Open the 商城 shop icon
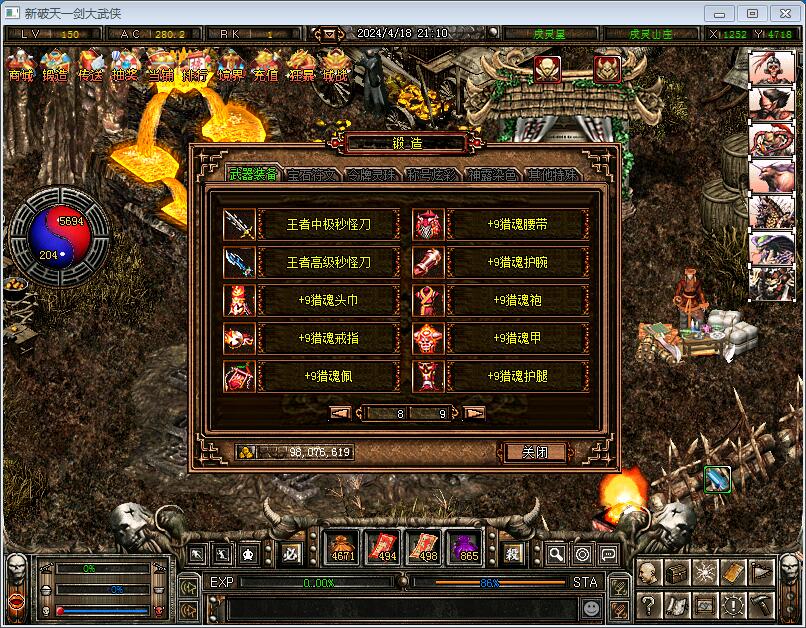The width and height of the screenshot is (806, 628). [x=21, y=66]
